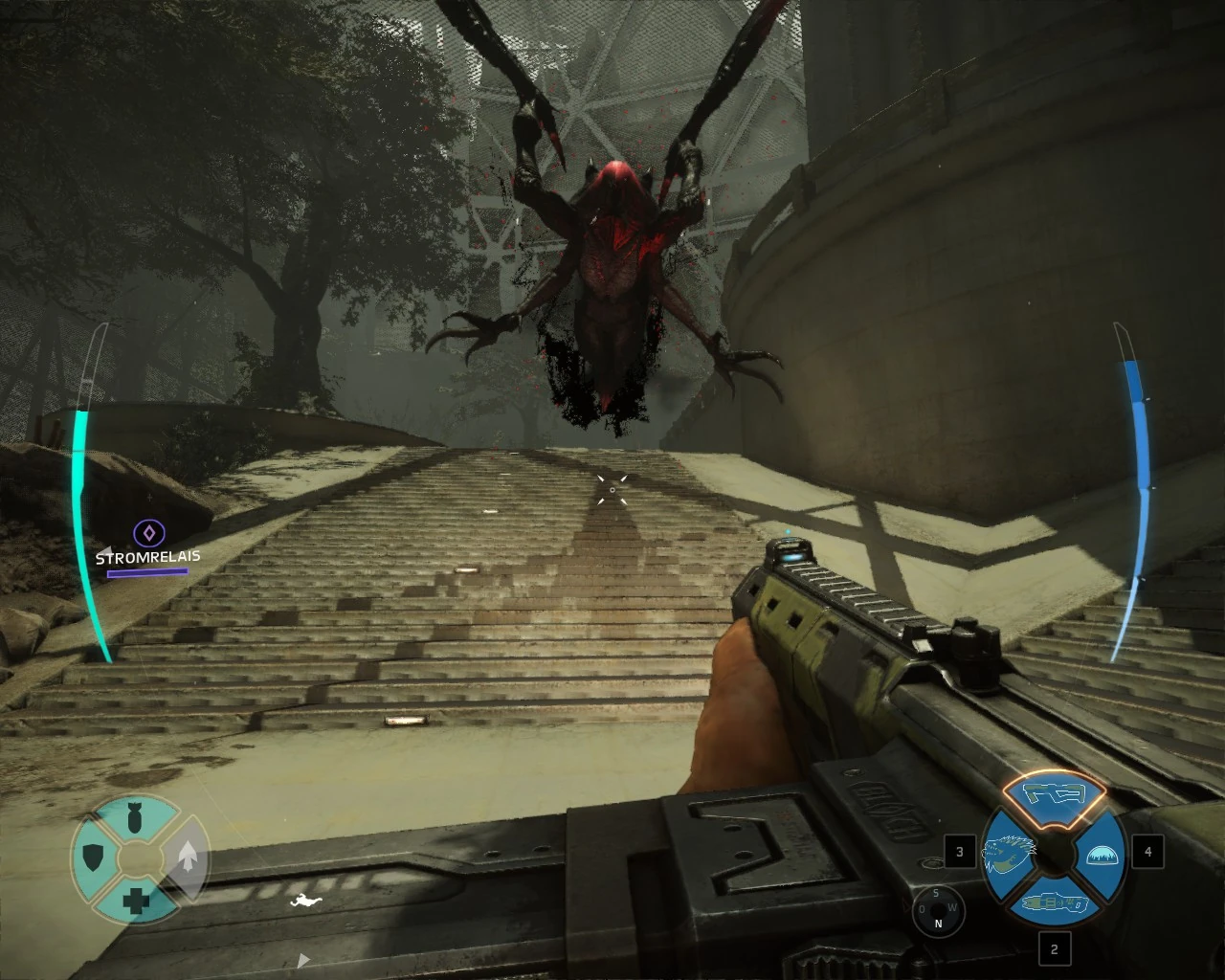Image resolution: width=1225 pixels, height=980 pixels.
Task: Click the compass dial
Action: [x=937, y=910]
